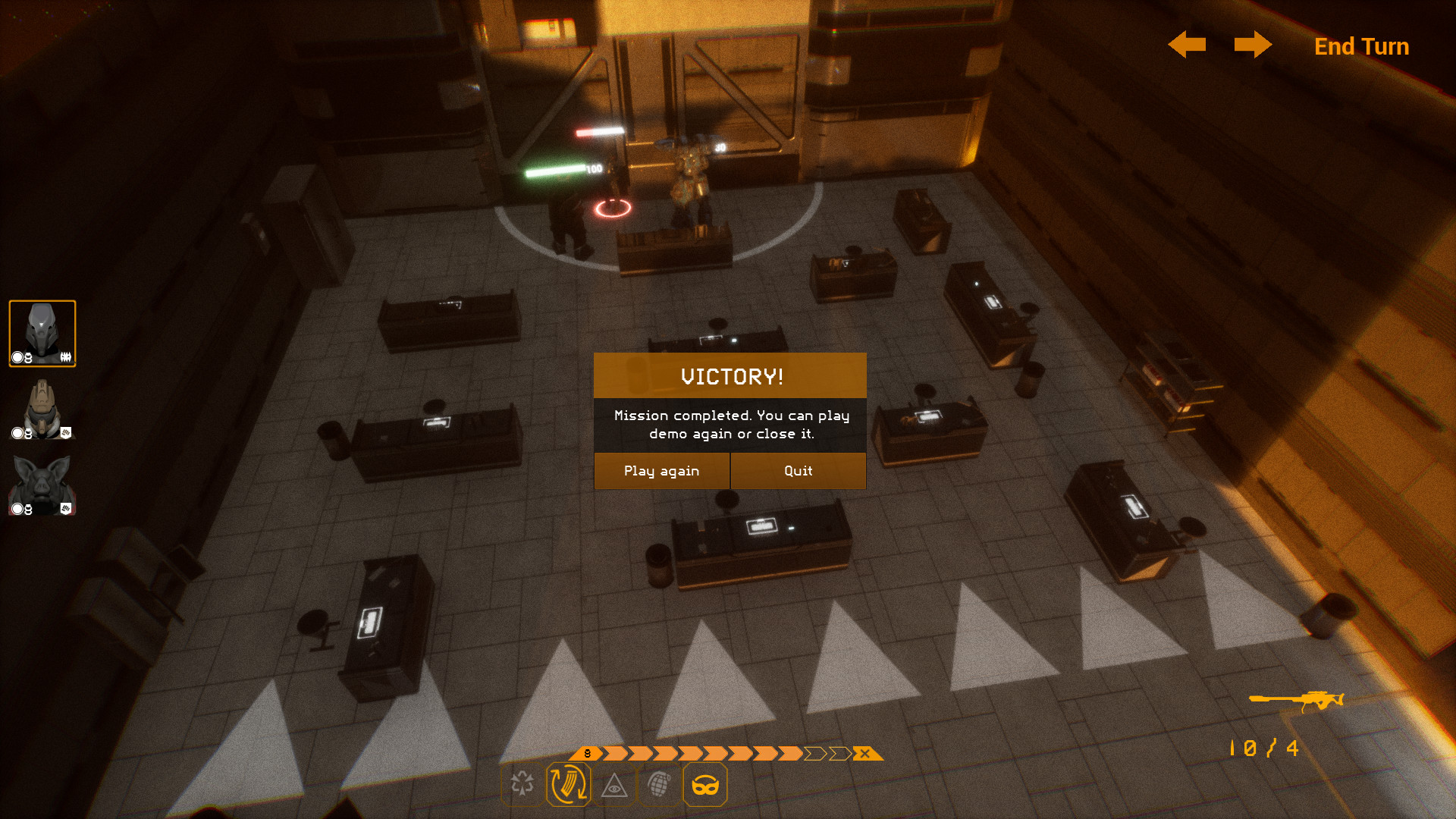The width and height of the screenshot is (1456, 819).
Task: Select the grenade ability
Action: coord(660,784)
